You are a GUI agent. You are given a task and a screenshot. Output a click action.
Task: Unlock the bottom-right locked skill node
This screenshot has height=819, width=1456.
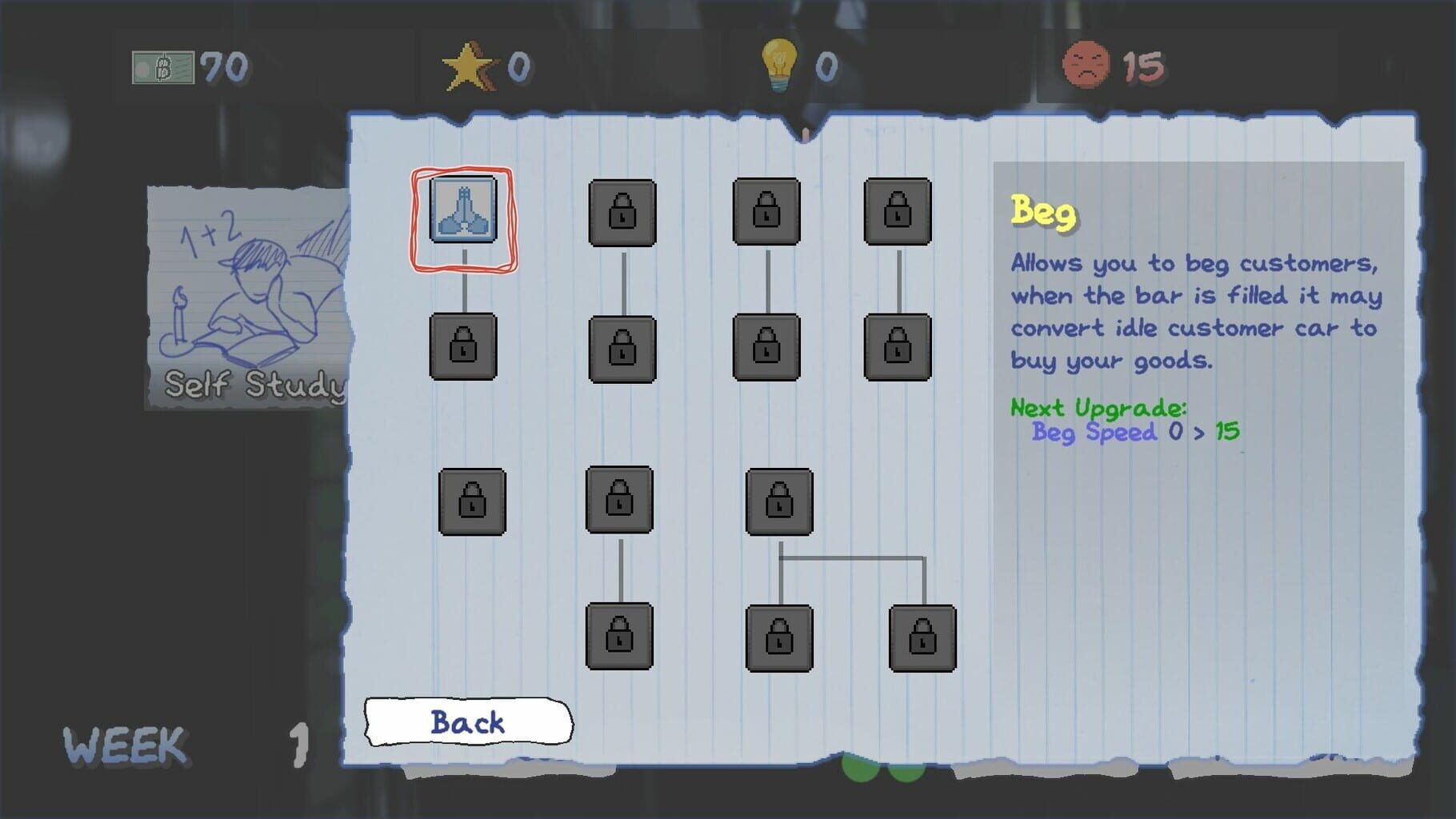pyautogui.click(x=924, y=636)
